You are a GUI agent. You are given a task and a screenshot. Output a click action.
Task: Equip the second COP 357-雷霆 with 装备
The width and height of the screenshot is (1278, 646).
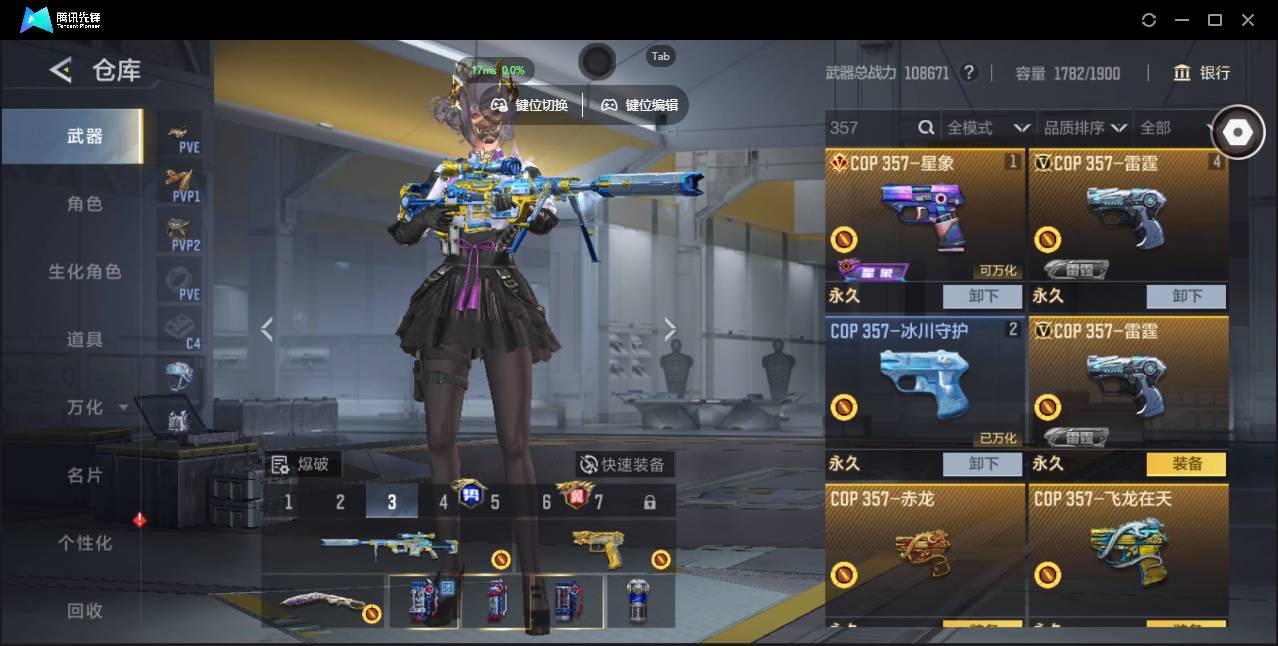(1186, 464)
